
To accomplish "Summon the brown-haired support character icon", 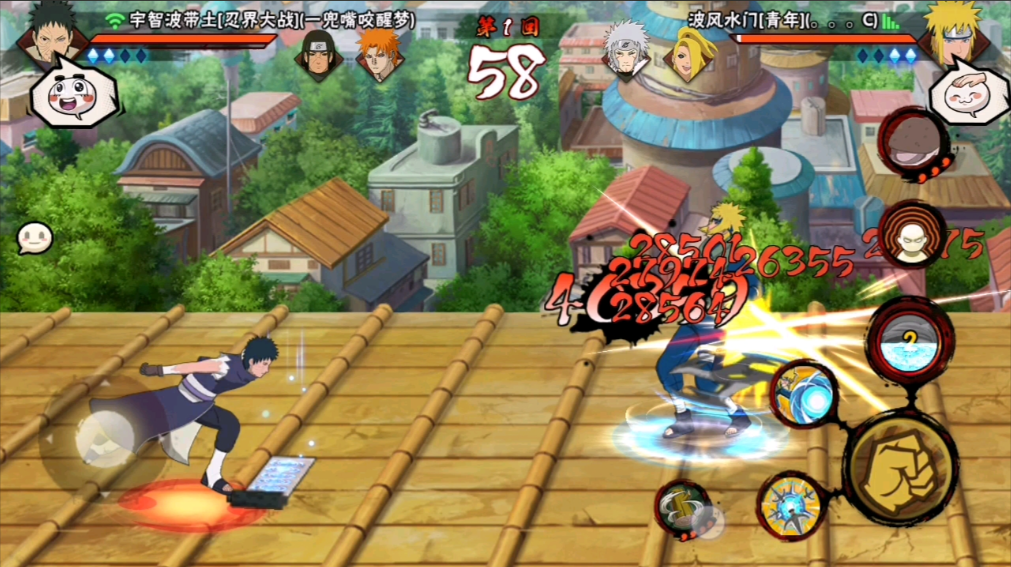I will (912, 236).
